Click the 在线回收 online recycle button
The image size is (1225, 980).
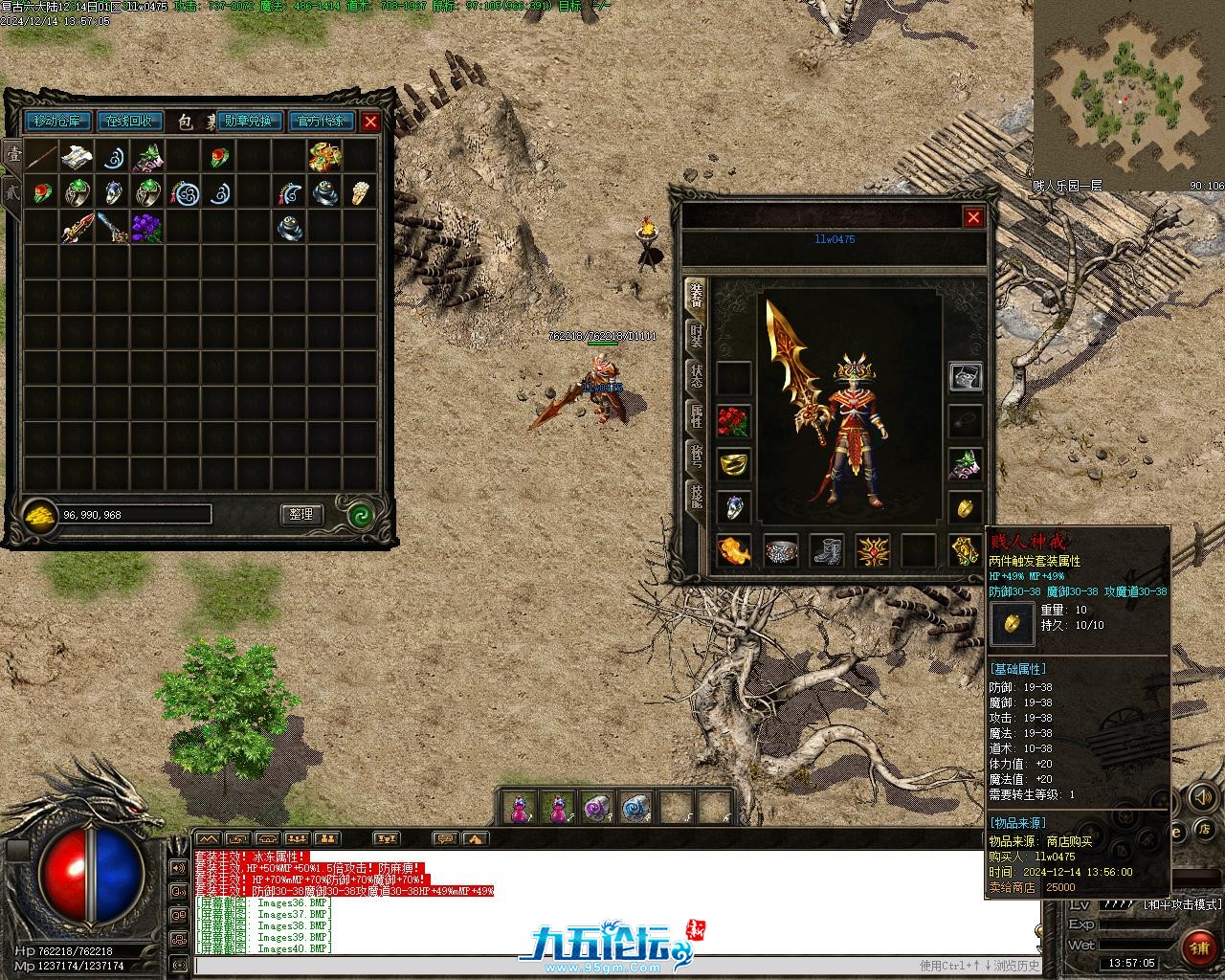[128, 122]
